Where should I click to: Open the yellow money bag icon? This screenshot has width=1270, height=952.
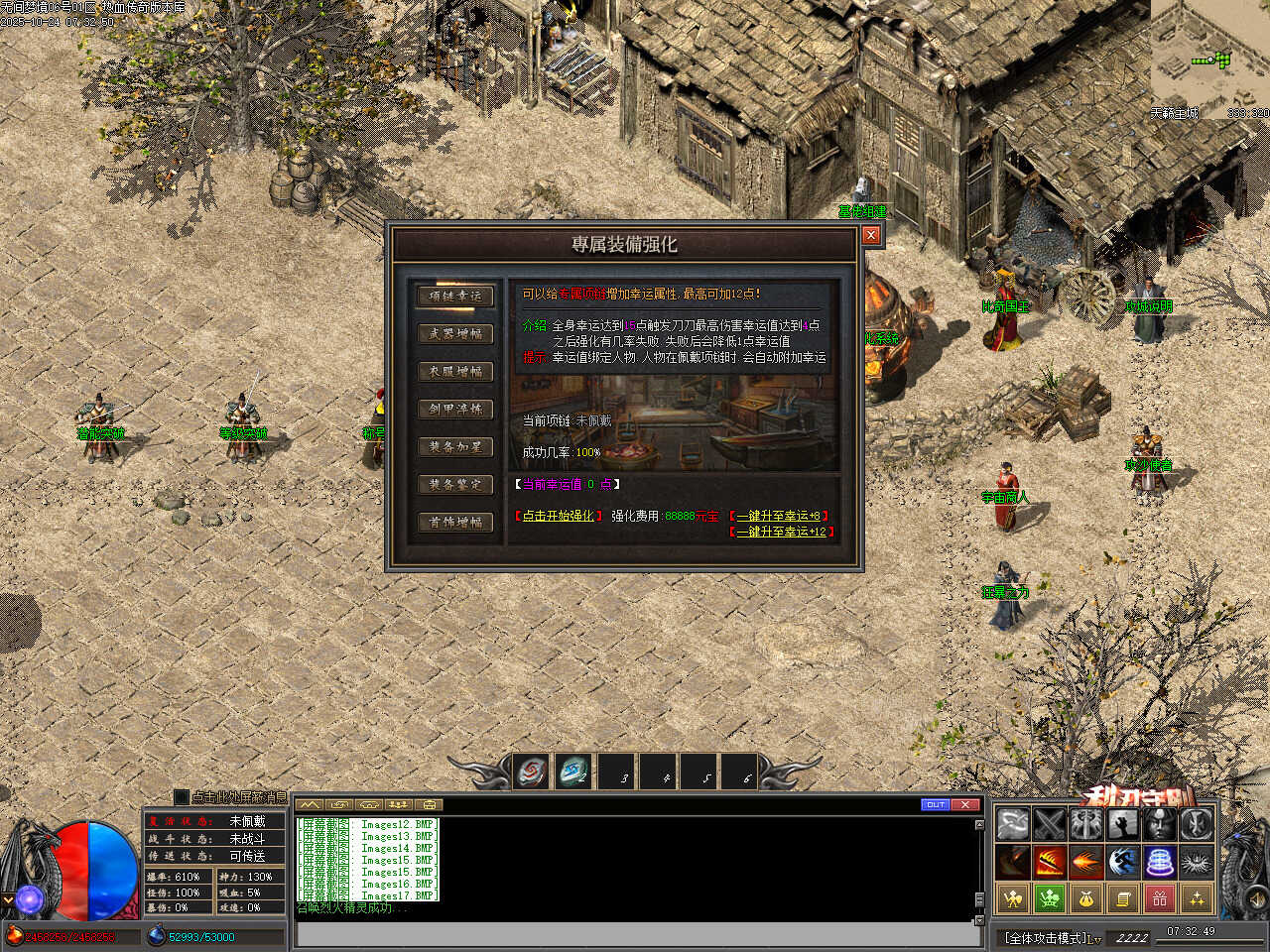click(x=1086, y=898)
